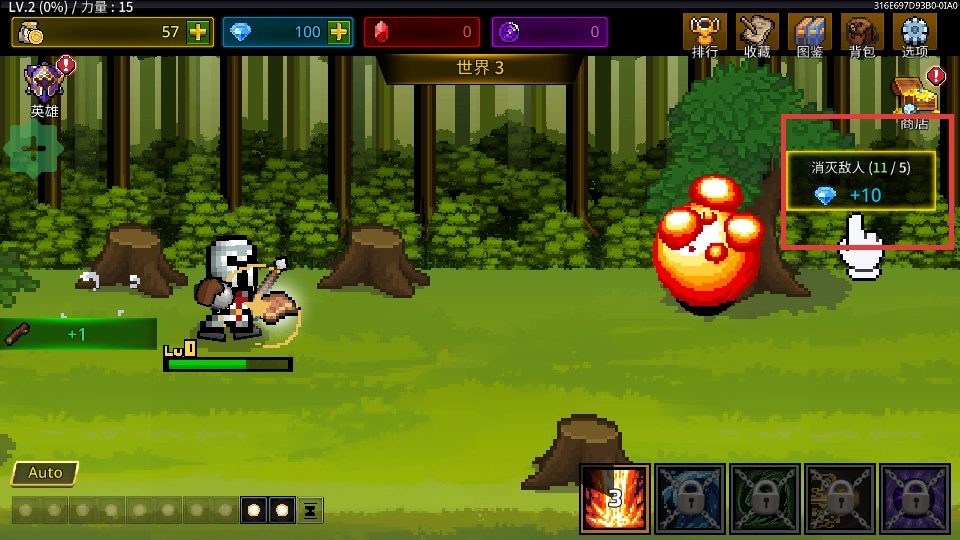Open the 英雄 hero menu
960x540 pixels.
[45, 85]
